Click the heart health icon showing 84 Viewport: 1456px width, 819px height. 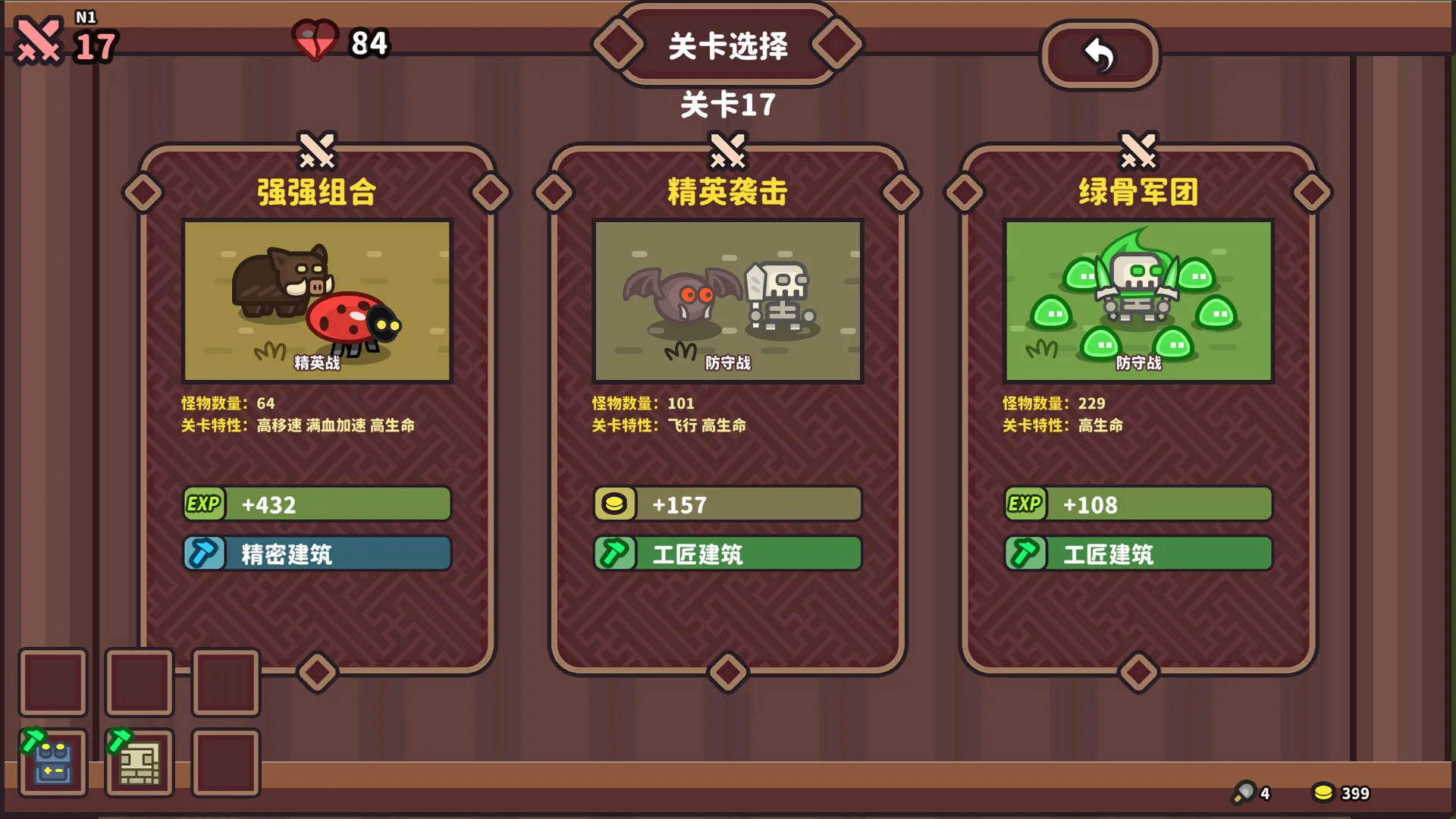[318, 42]
